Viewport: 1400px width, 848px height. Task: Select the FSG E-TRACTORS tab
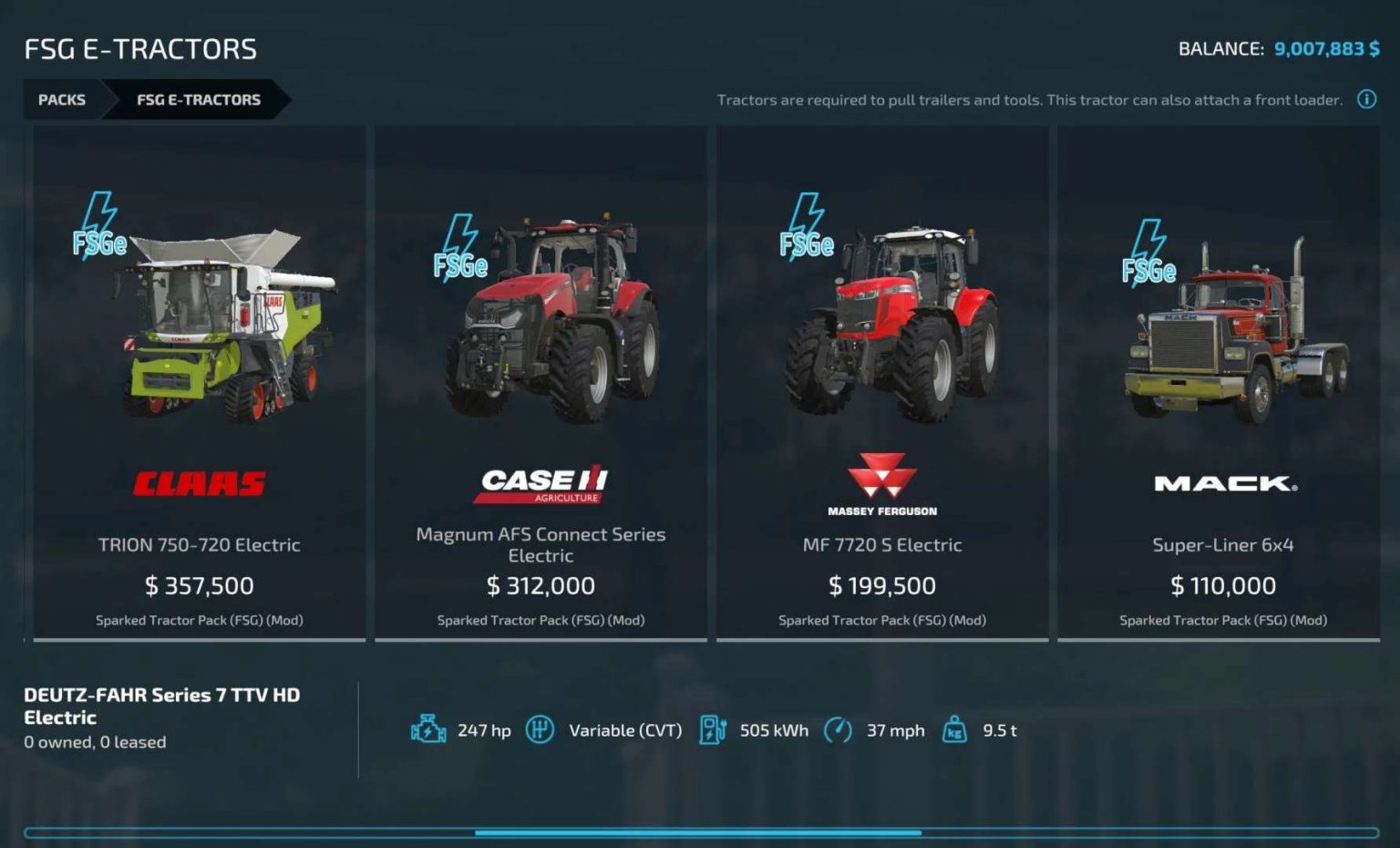pyautogui.click(x=199, y=100)
